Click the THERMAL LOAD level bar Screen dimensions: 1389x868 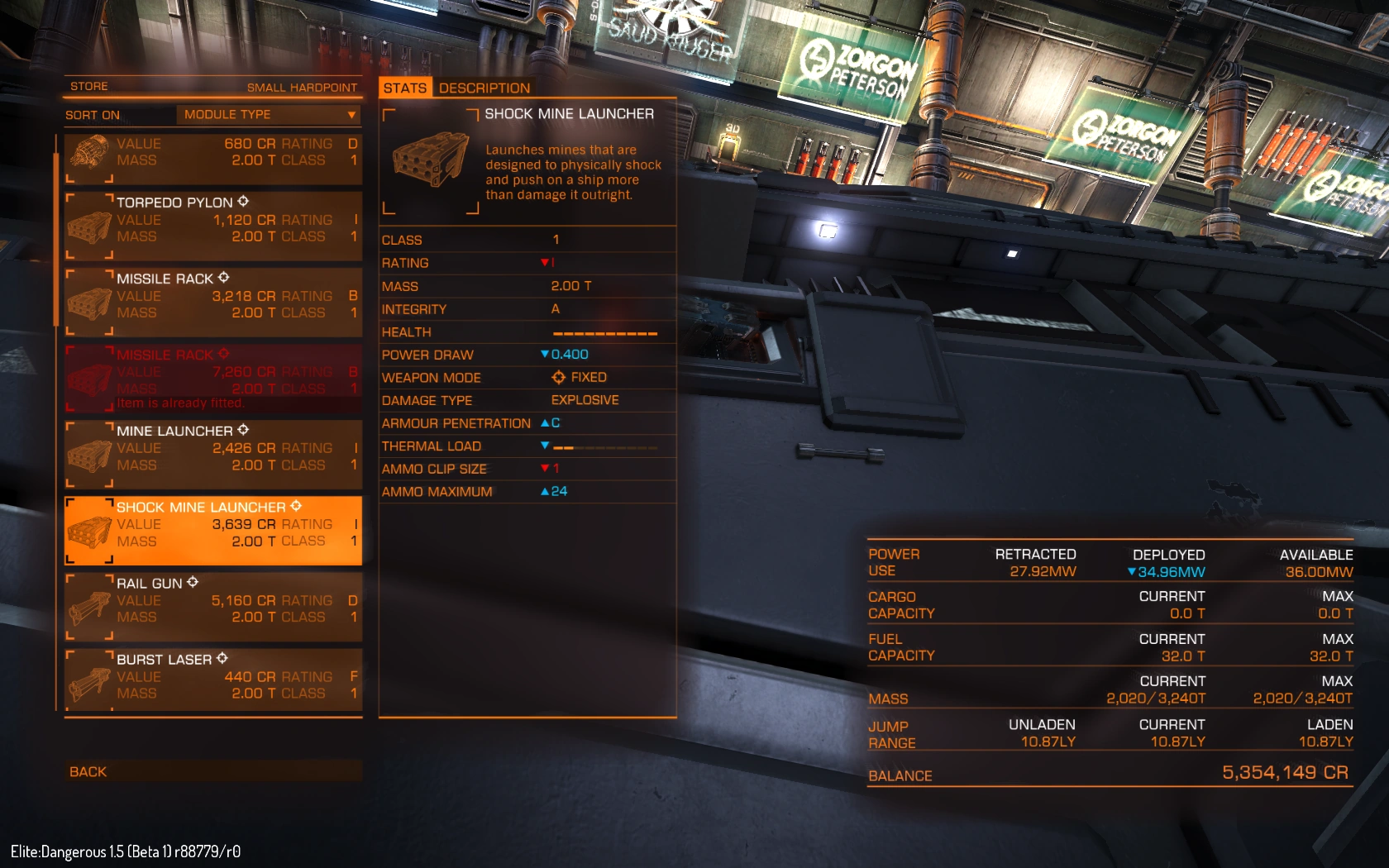[604, 446]
